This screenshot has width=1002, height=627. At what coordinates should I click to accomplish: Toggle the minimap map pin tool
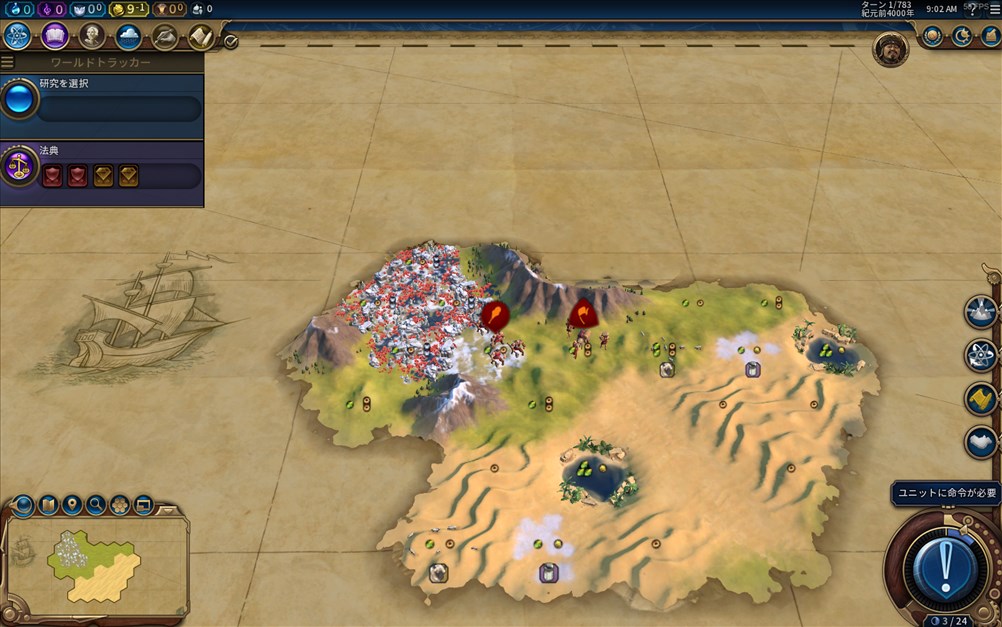[72, 505]
